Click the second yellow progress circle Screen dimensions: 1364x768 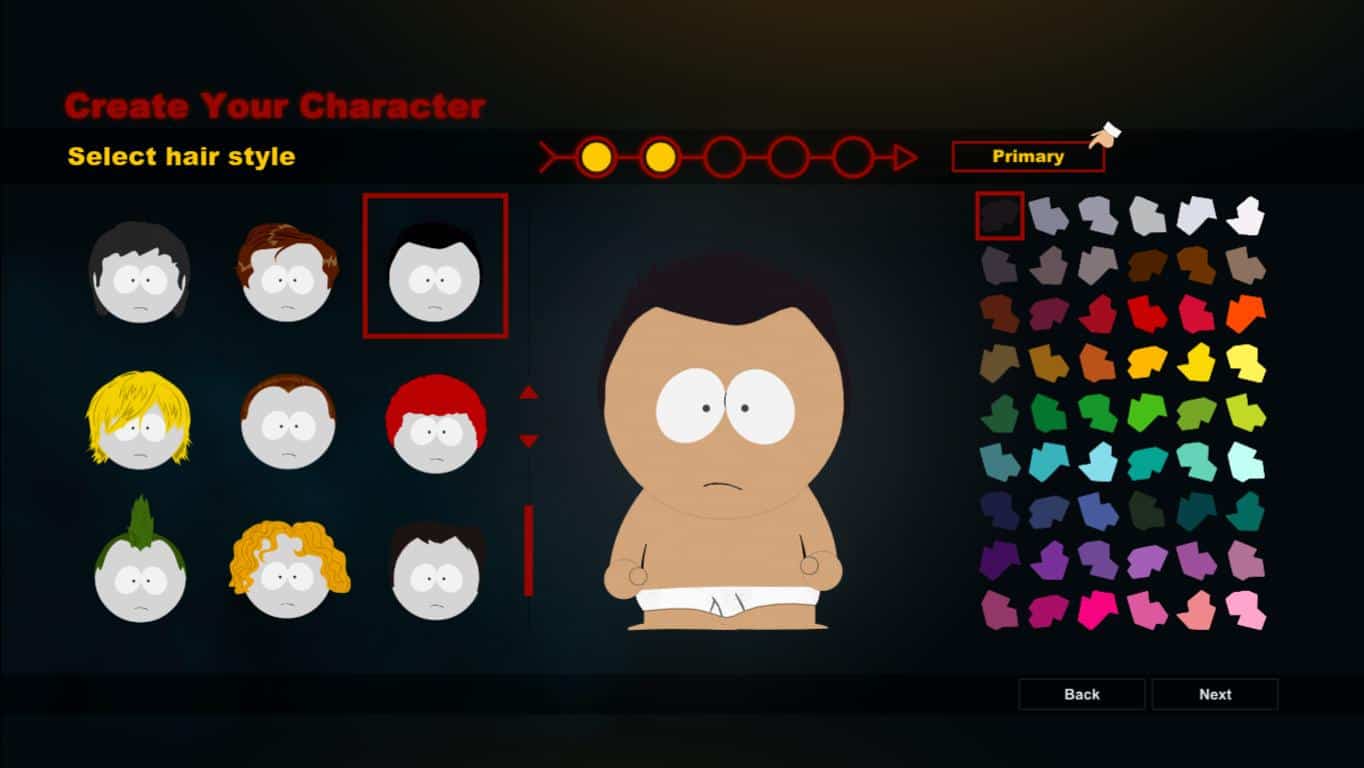(660, 157)
